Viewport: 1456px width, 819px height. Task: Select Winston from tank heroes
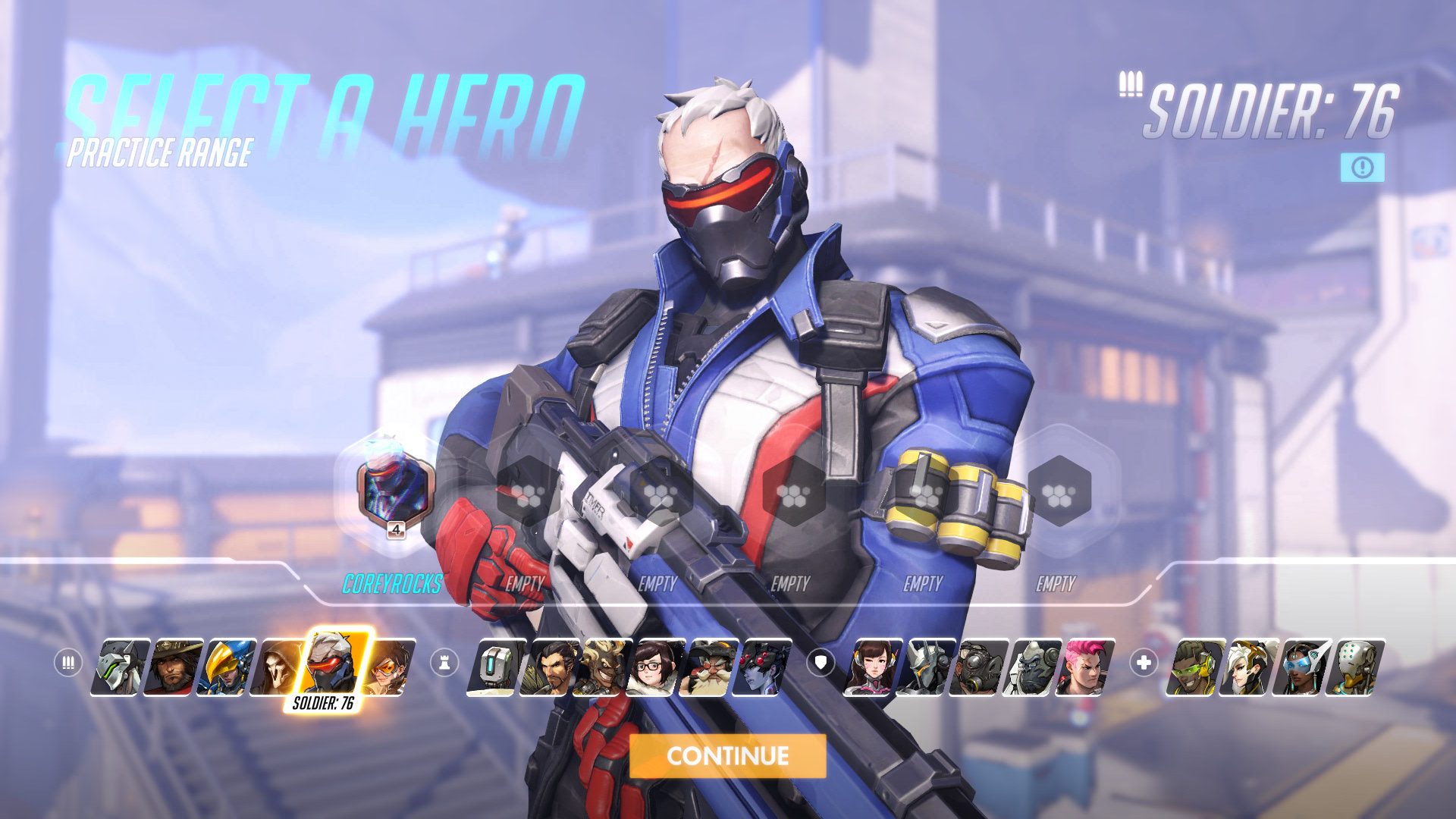click(1031, 667)
